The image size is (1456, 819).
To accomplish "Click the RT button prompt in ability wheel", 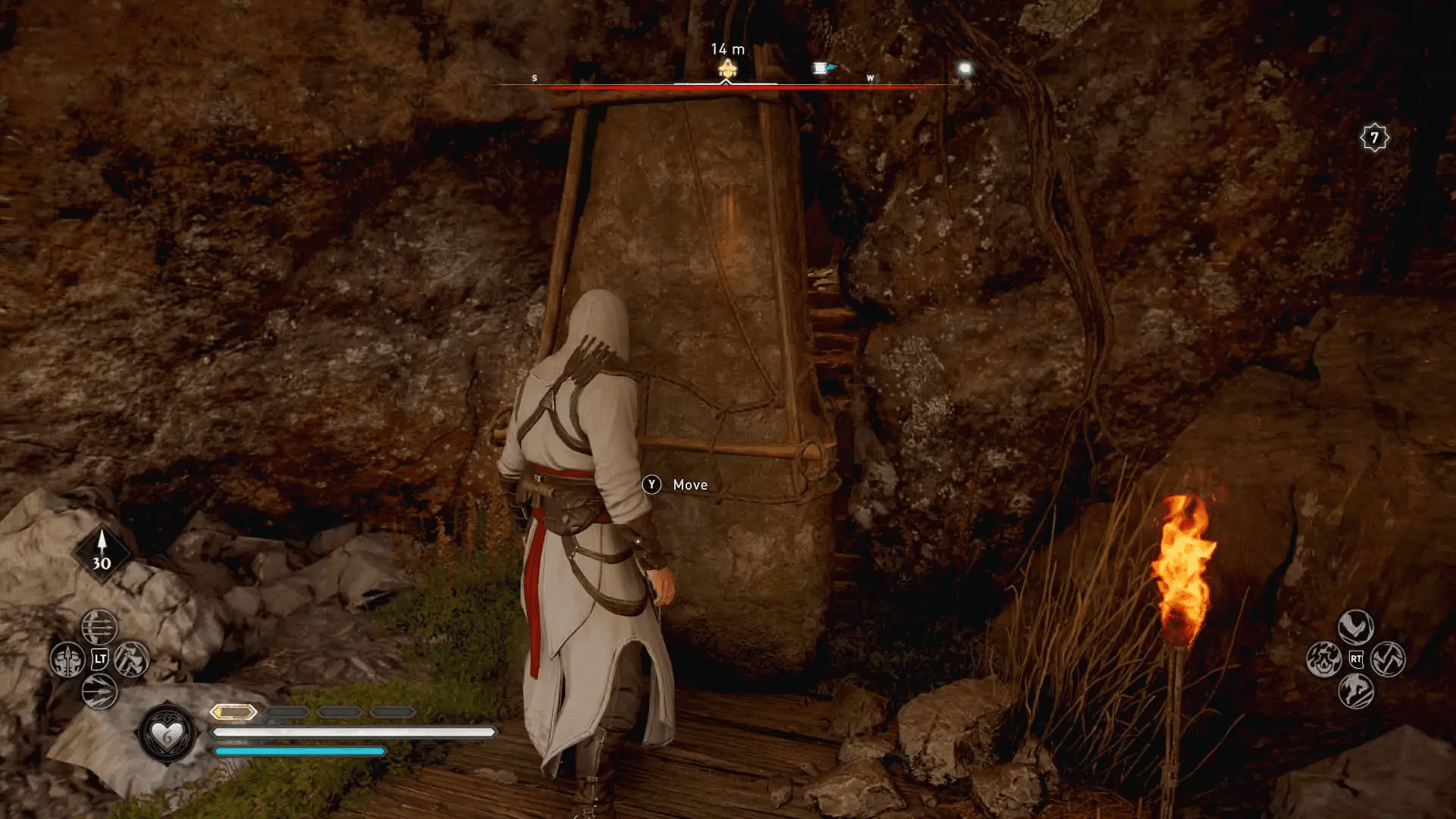I will click(1356, 658).
